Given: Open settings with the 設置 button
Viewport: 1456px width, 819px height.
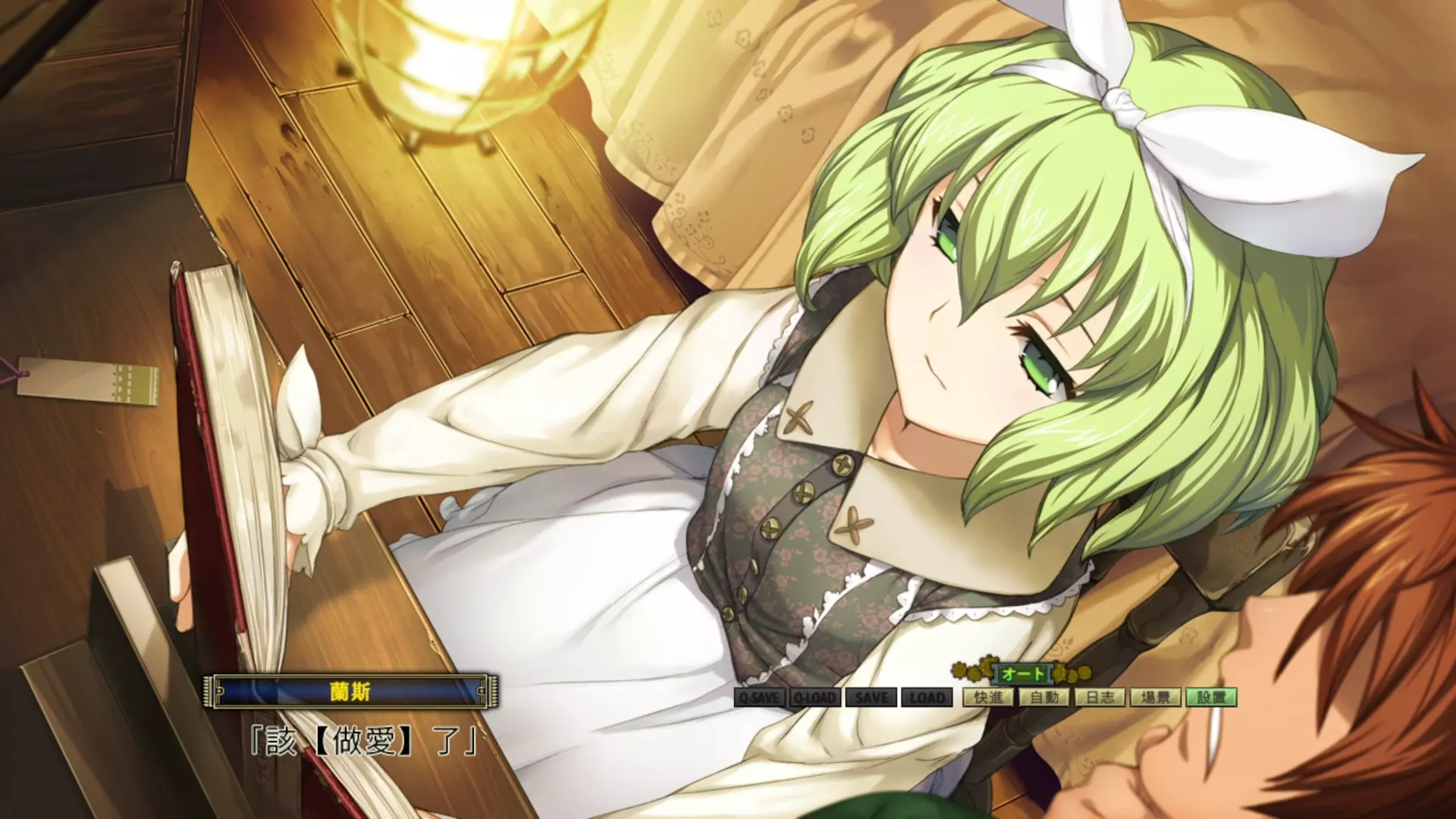Looking at the screenshot, I should [x=1211, y=697].
